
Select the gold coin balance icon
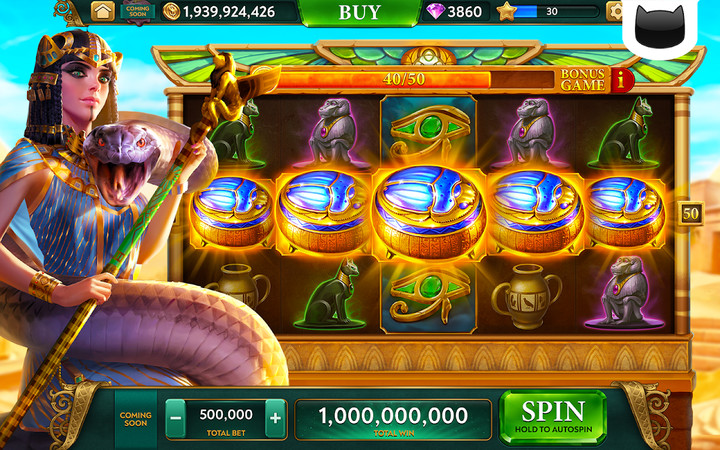point(171,12)
